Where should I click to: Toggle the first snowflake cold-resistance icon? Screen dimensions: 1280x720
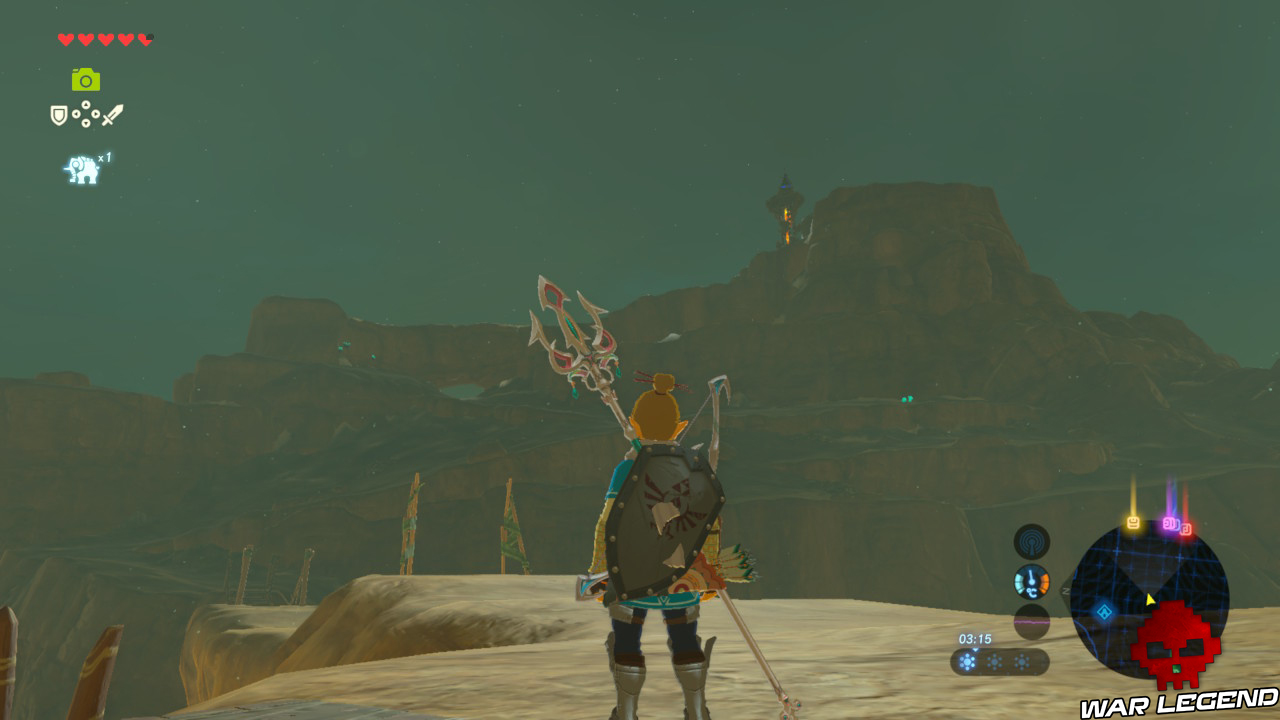pos(967,661)
